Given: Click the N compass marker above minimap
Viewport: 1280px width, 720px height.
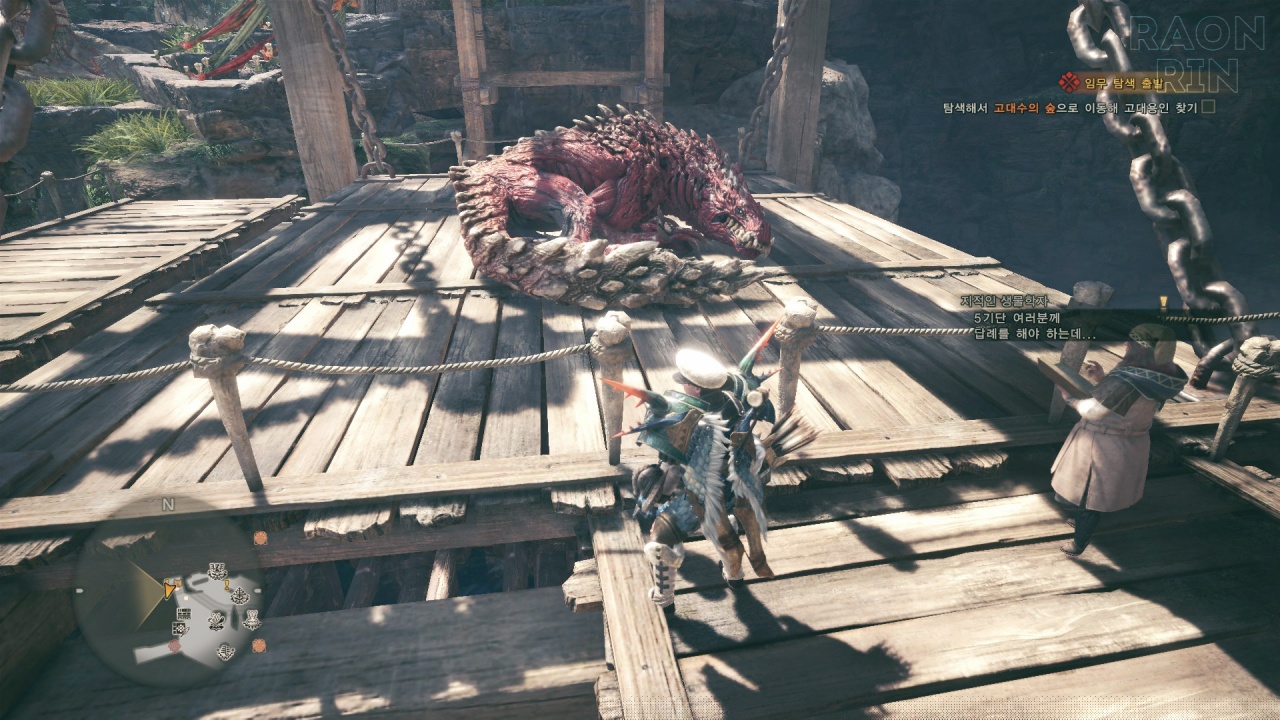Looking at the screenshot, I should coord(167,504).
